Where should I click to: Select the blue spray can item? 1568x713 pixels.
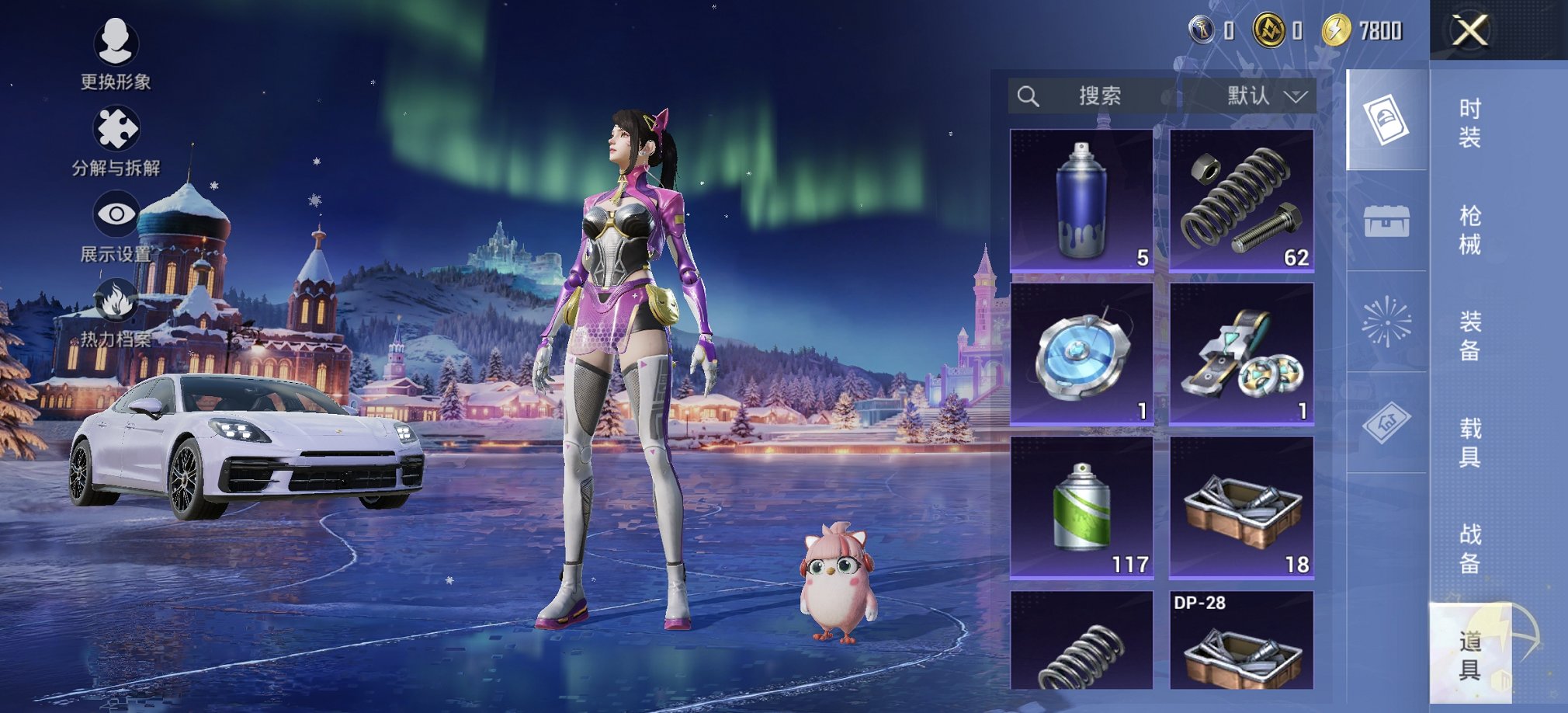tap(1081, 200)
